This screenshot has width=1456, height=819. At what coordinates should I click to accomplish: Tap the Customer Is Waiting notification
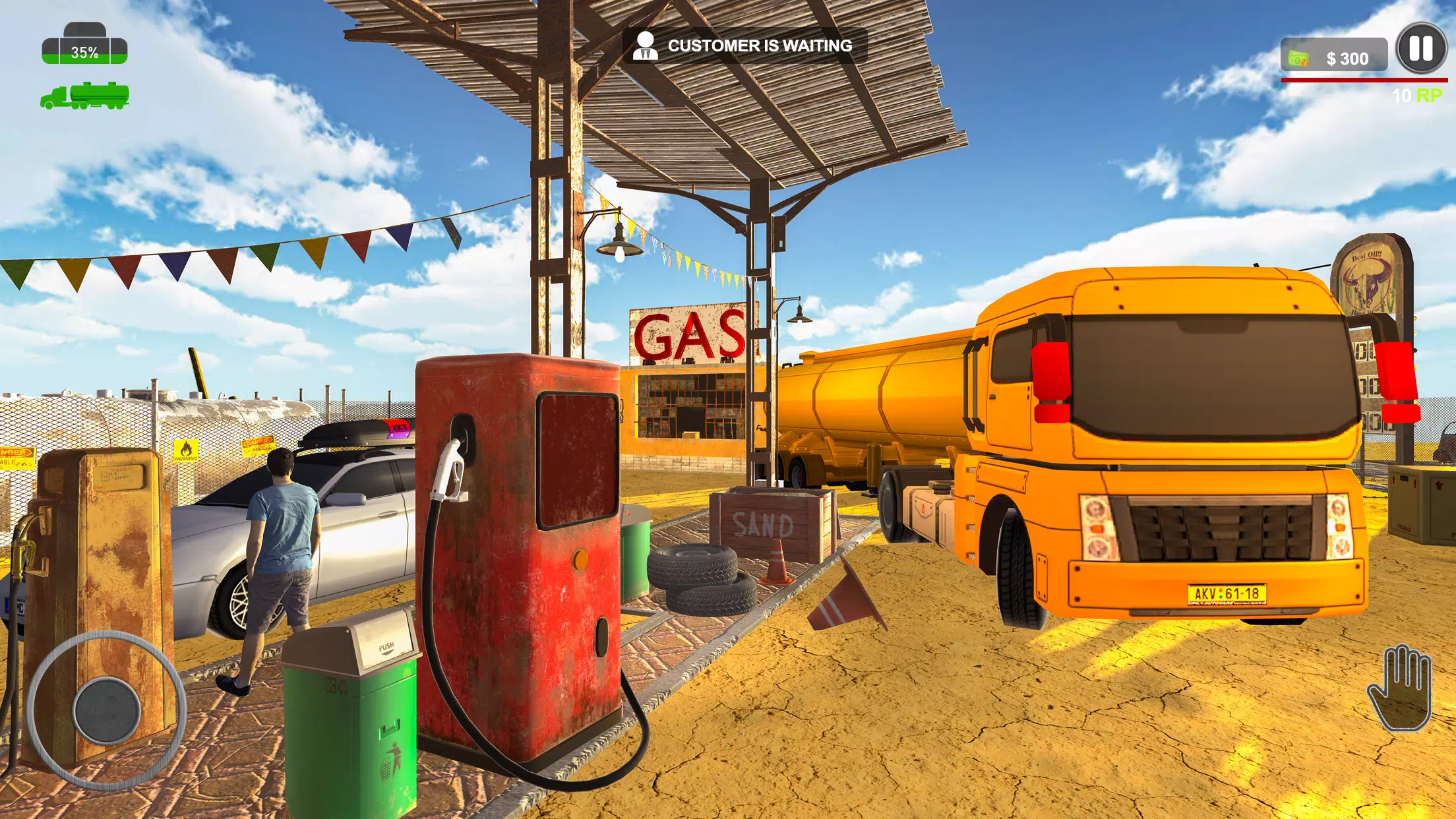pos(744,45)
